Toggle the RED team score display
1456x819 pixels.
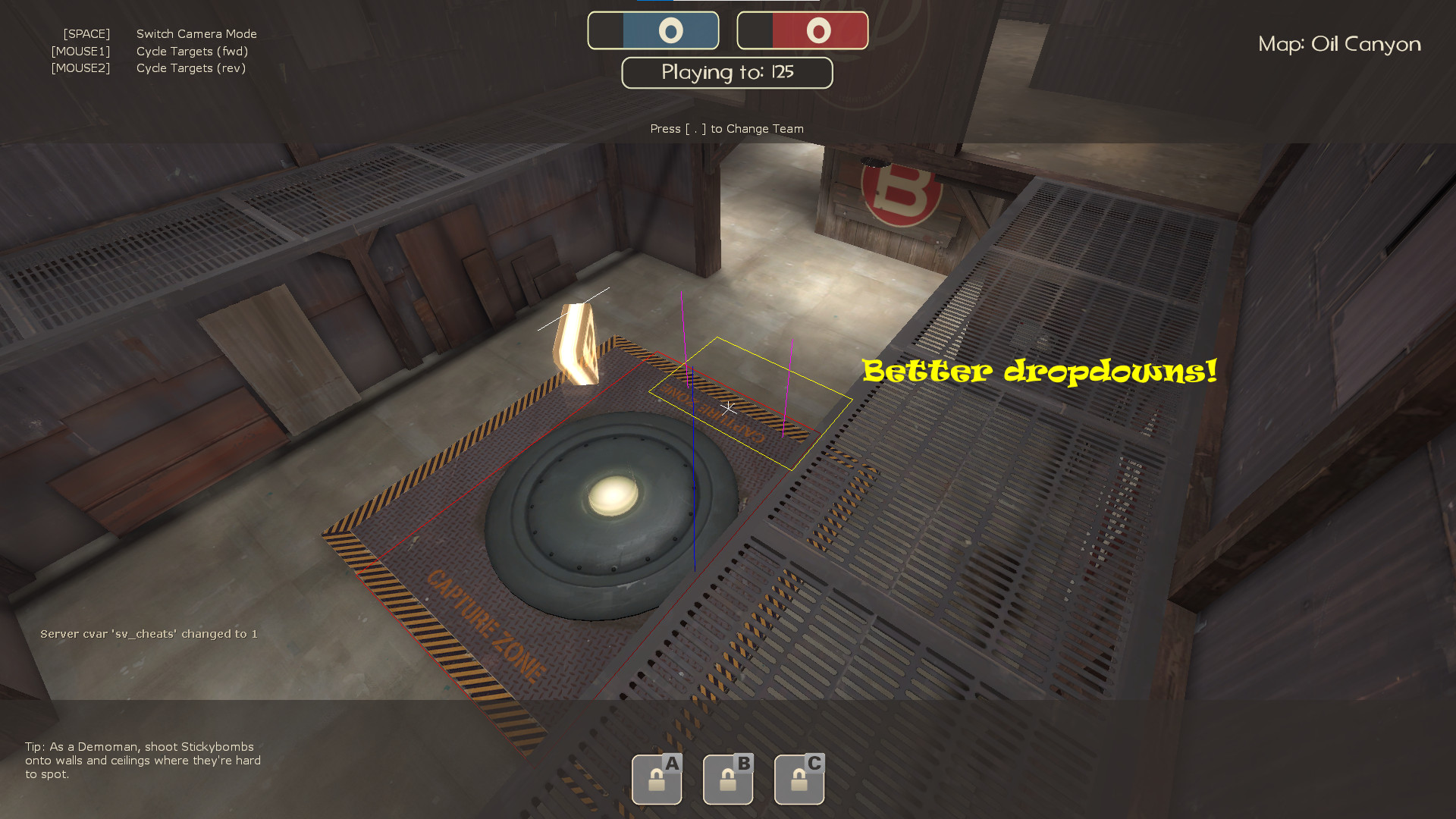pos(802,30)
